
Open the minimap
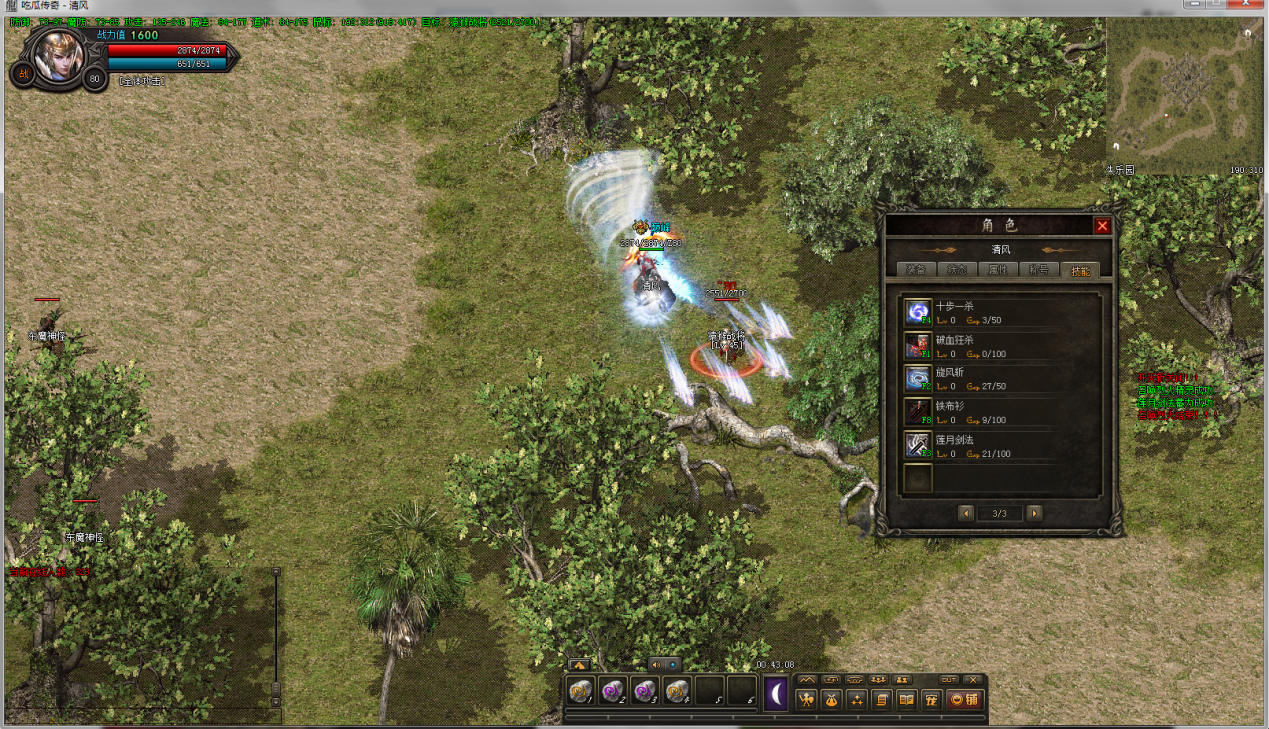coord(1184,95)
